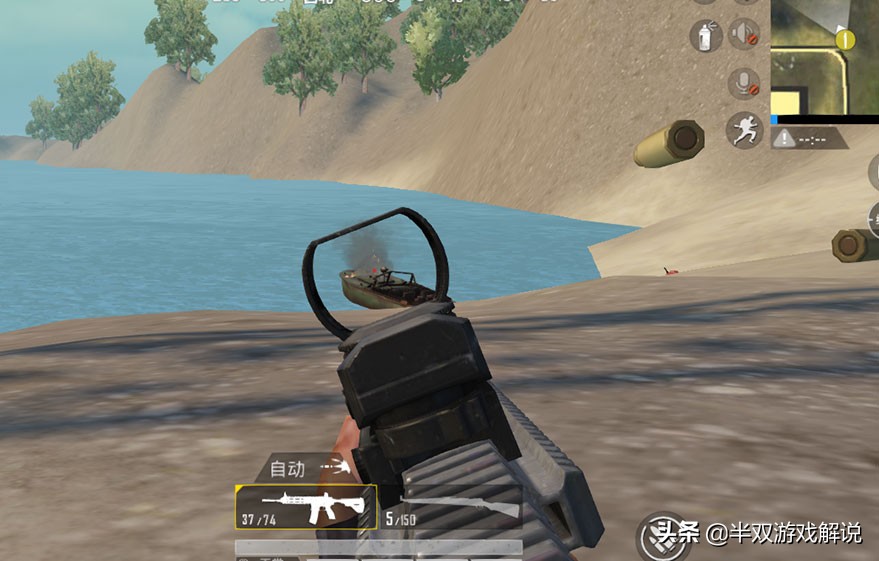This screenshot has width=879, height=561.
Task: Tap the spray paint can icon
Action: pos(706,37)
